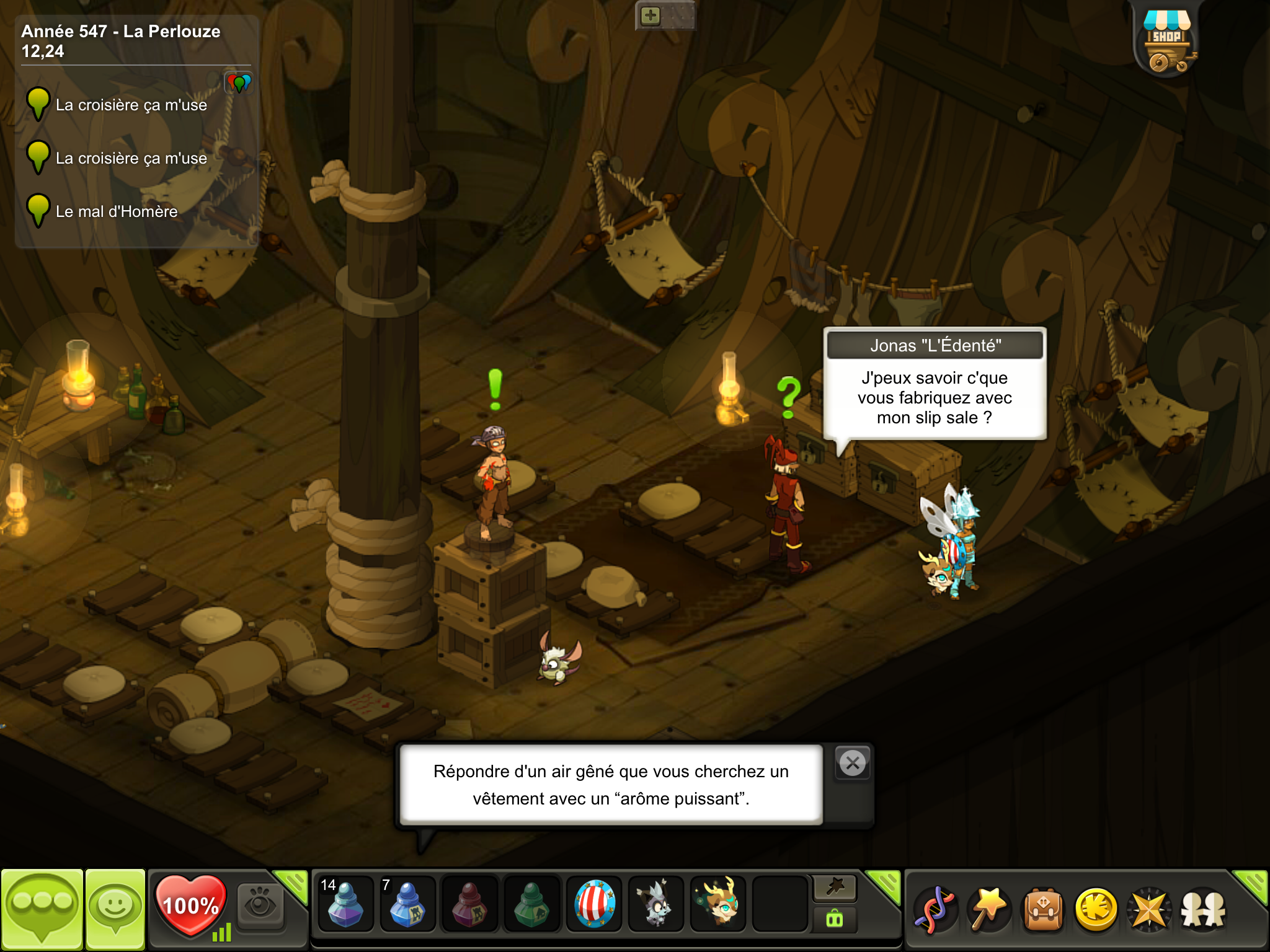
Task: Select the antlered mount head slot
Action: pyautogui.click(x=718, y=904)
